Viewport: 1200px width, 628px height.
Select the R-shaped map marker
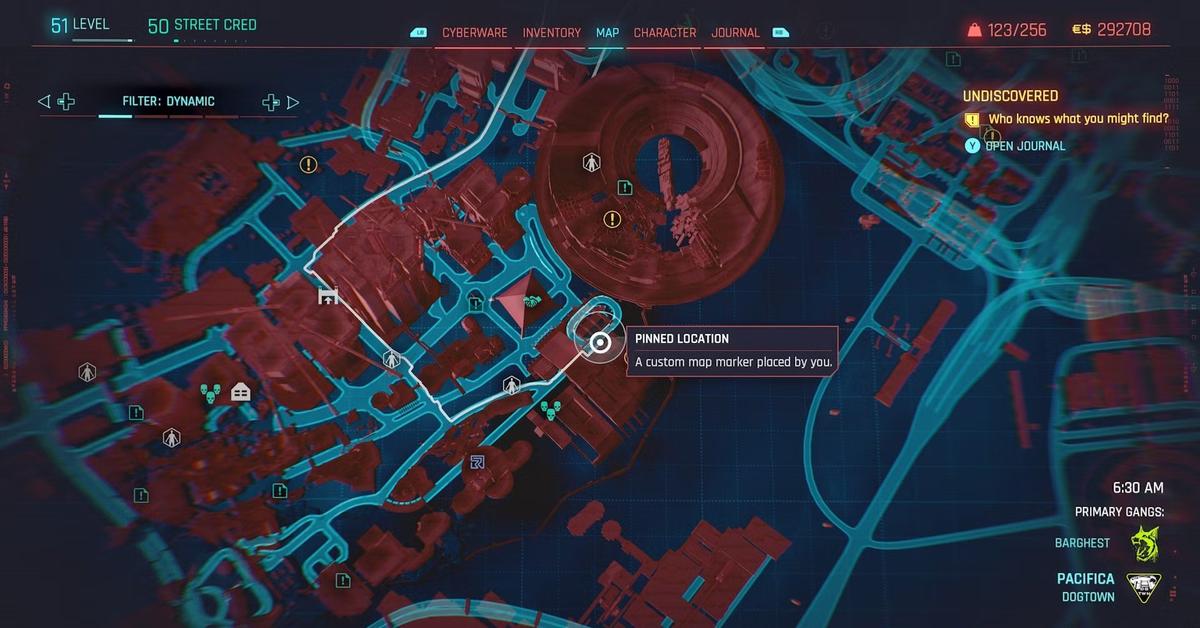pyautogui.click(x=477, y=462)
